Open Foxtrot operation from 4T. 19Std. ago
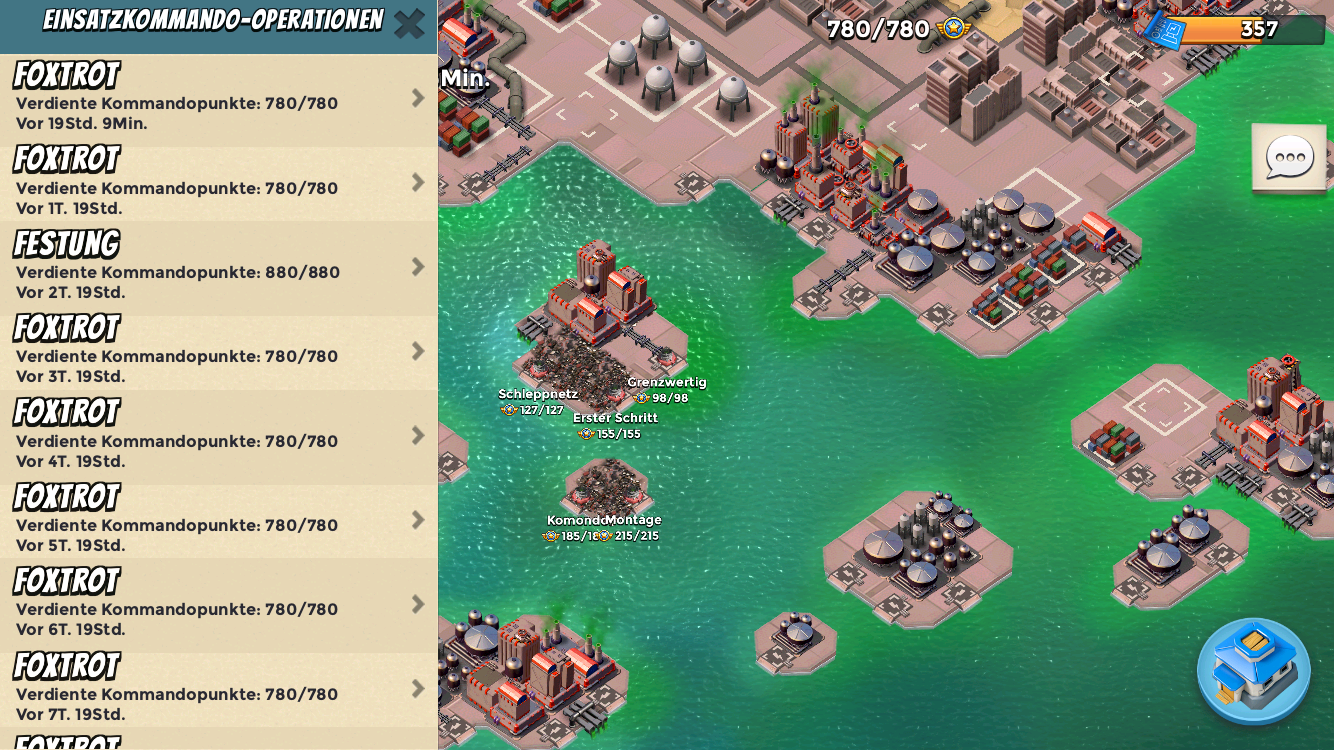The width and height of the screenshot is (1334, 750). 218,437
